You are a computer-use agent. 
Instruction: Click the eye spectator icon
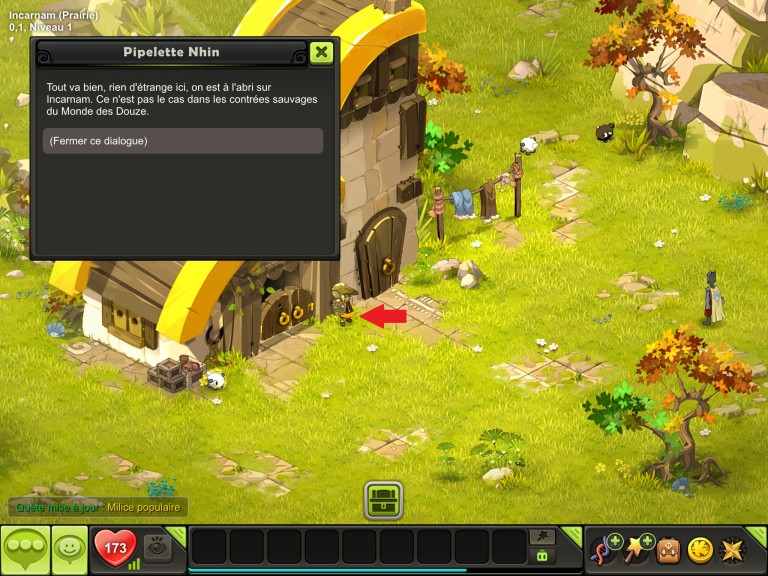point(157,547)
